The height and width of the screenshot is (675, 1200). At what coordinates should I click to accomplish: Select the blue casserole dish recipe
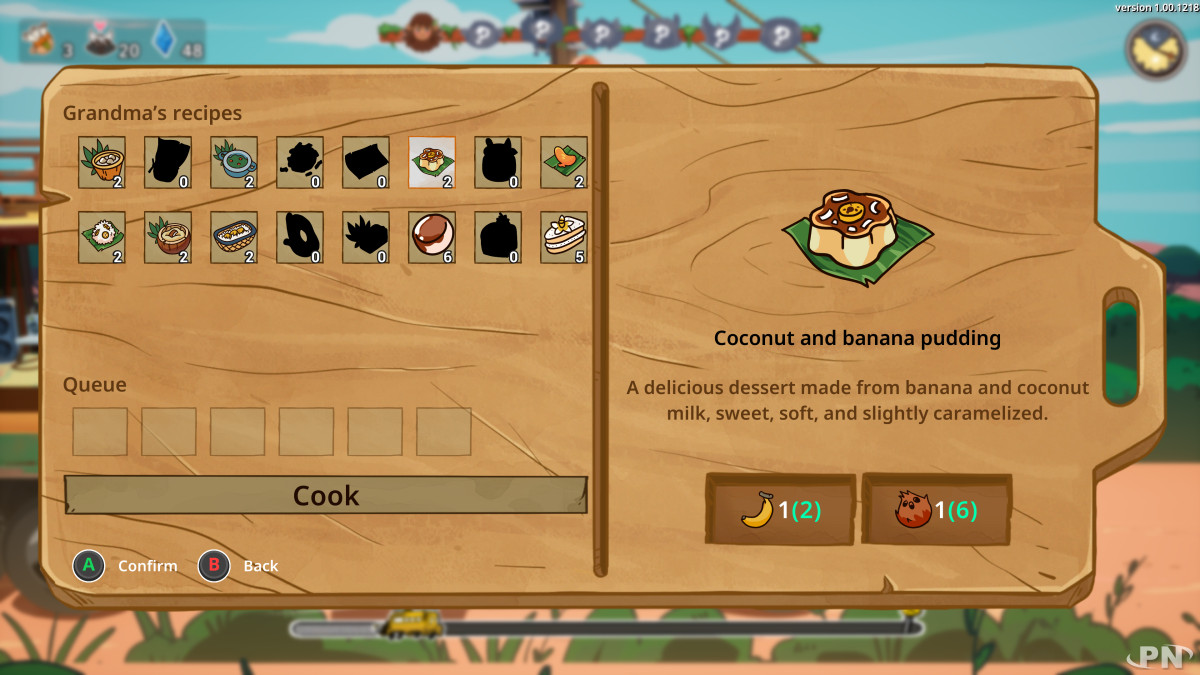coord(234,237)
